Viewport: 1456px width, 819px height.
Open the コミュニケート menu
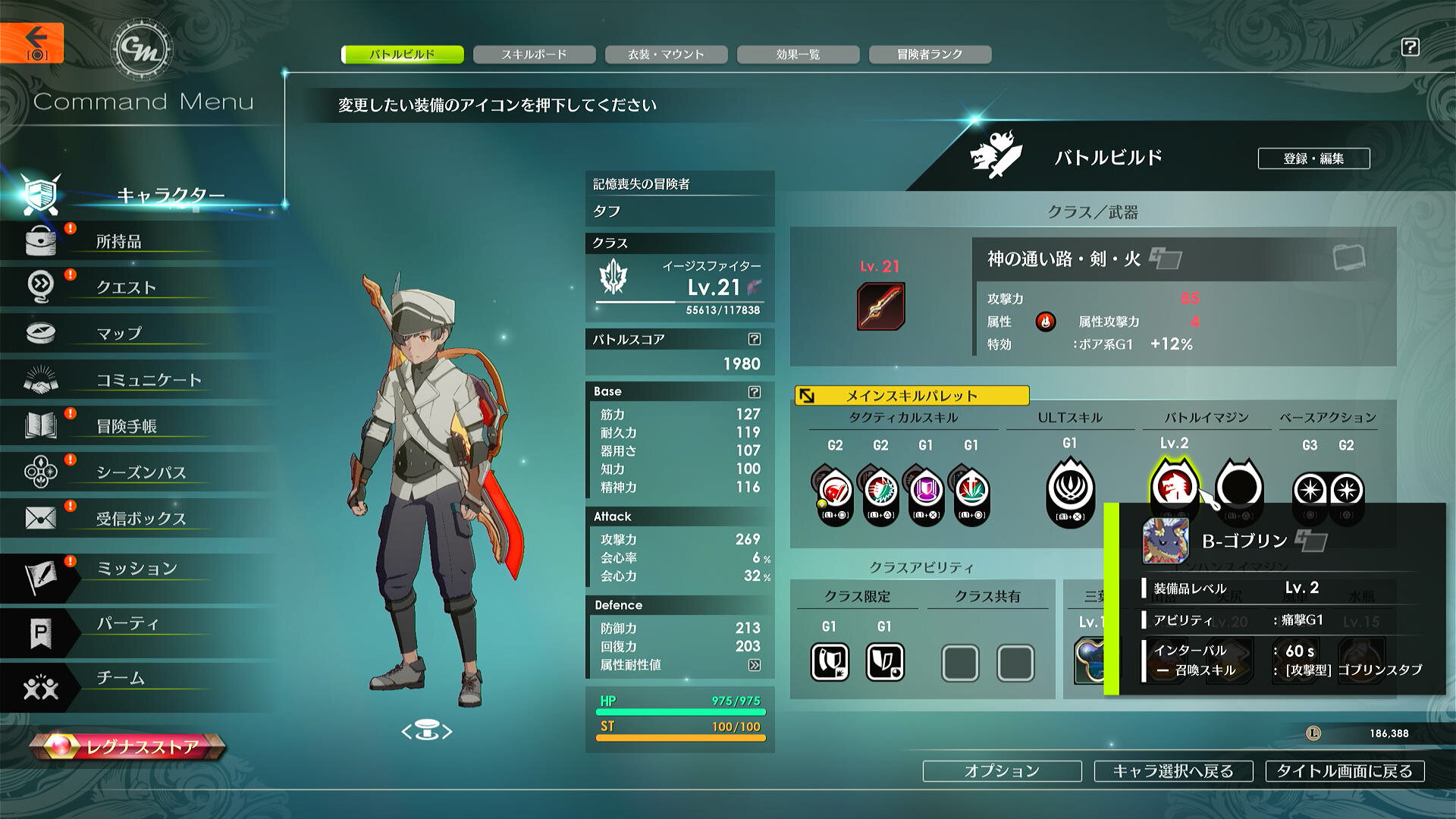[x=149, y=380]
